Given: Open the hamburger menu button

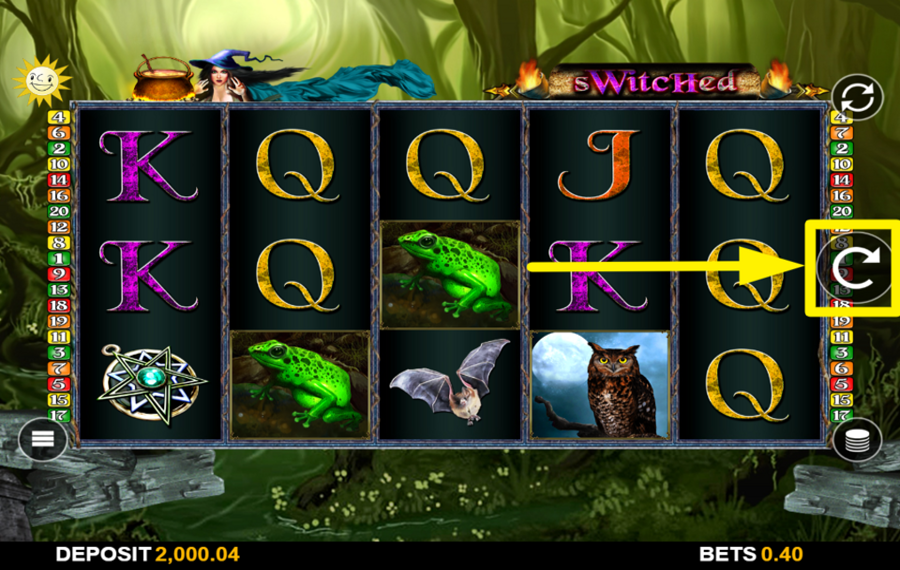Looking at the screenshot, I should point(43,438).
